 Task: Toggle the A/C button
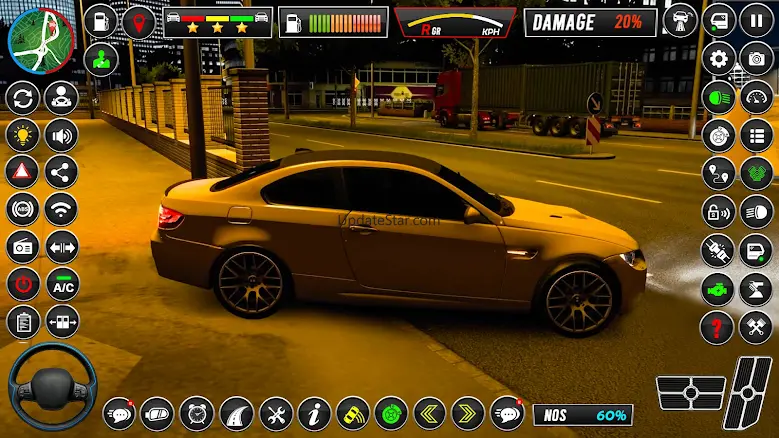[x=62, y=284]
